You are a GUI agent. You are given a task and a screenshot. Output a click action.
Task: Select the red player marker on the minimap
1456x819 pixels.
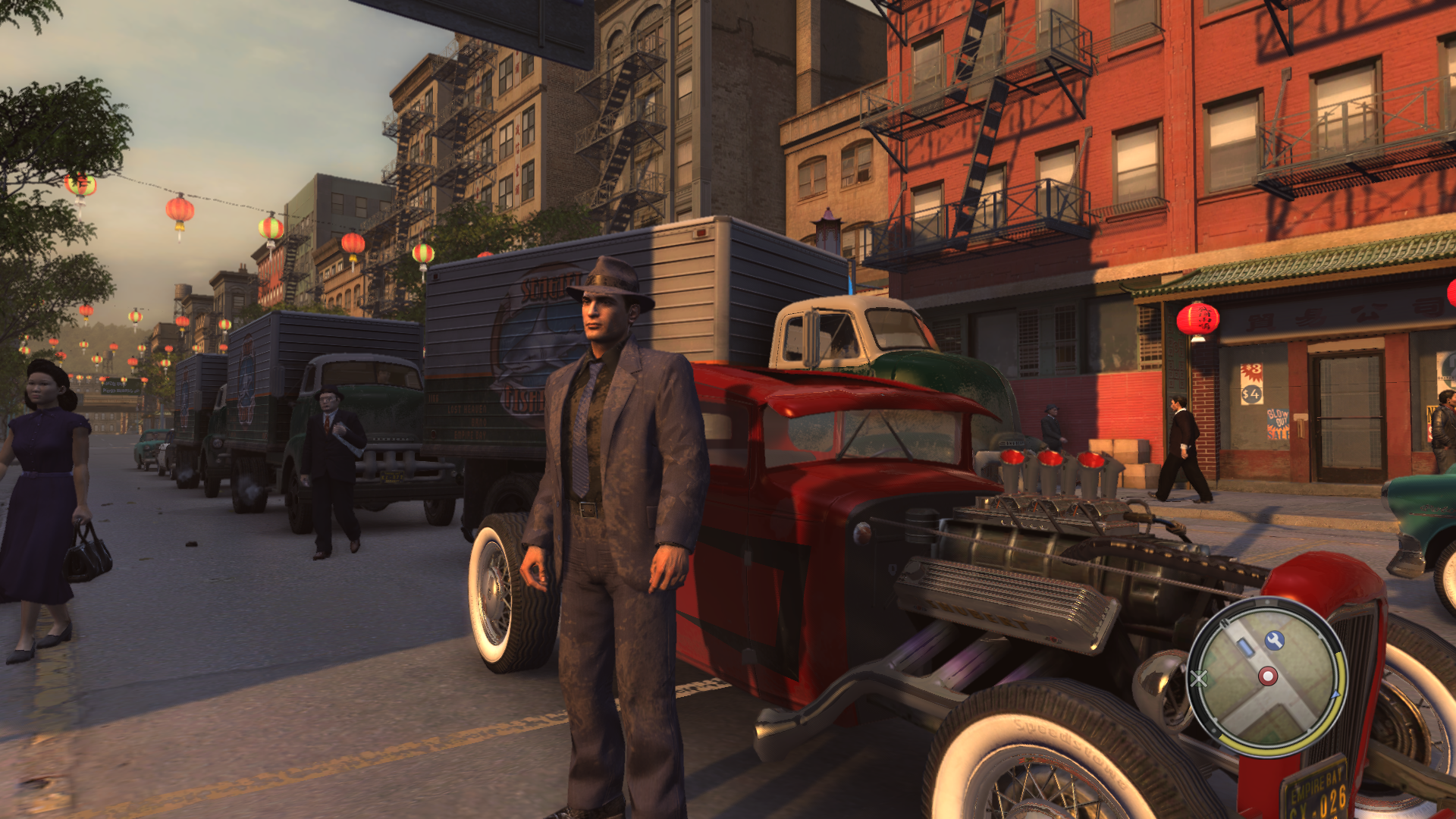[x=1268, y=676]
